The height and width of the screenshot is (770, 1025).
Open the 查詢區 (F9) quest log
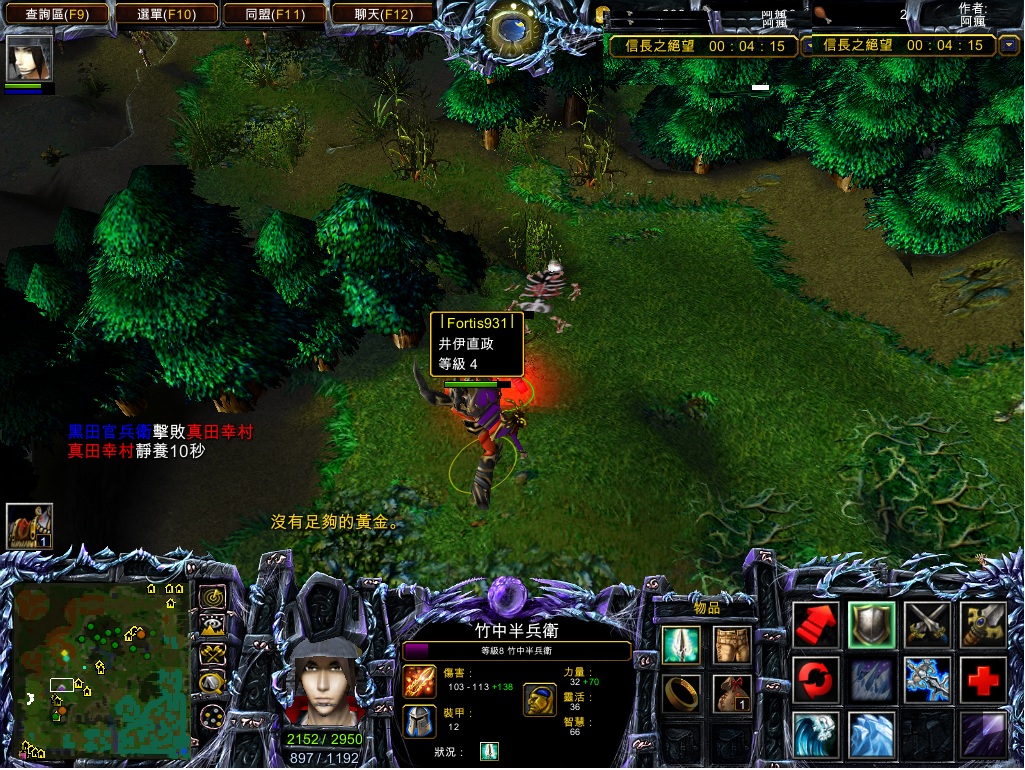pos(56,14)
